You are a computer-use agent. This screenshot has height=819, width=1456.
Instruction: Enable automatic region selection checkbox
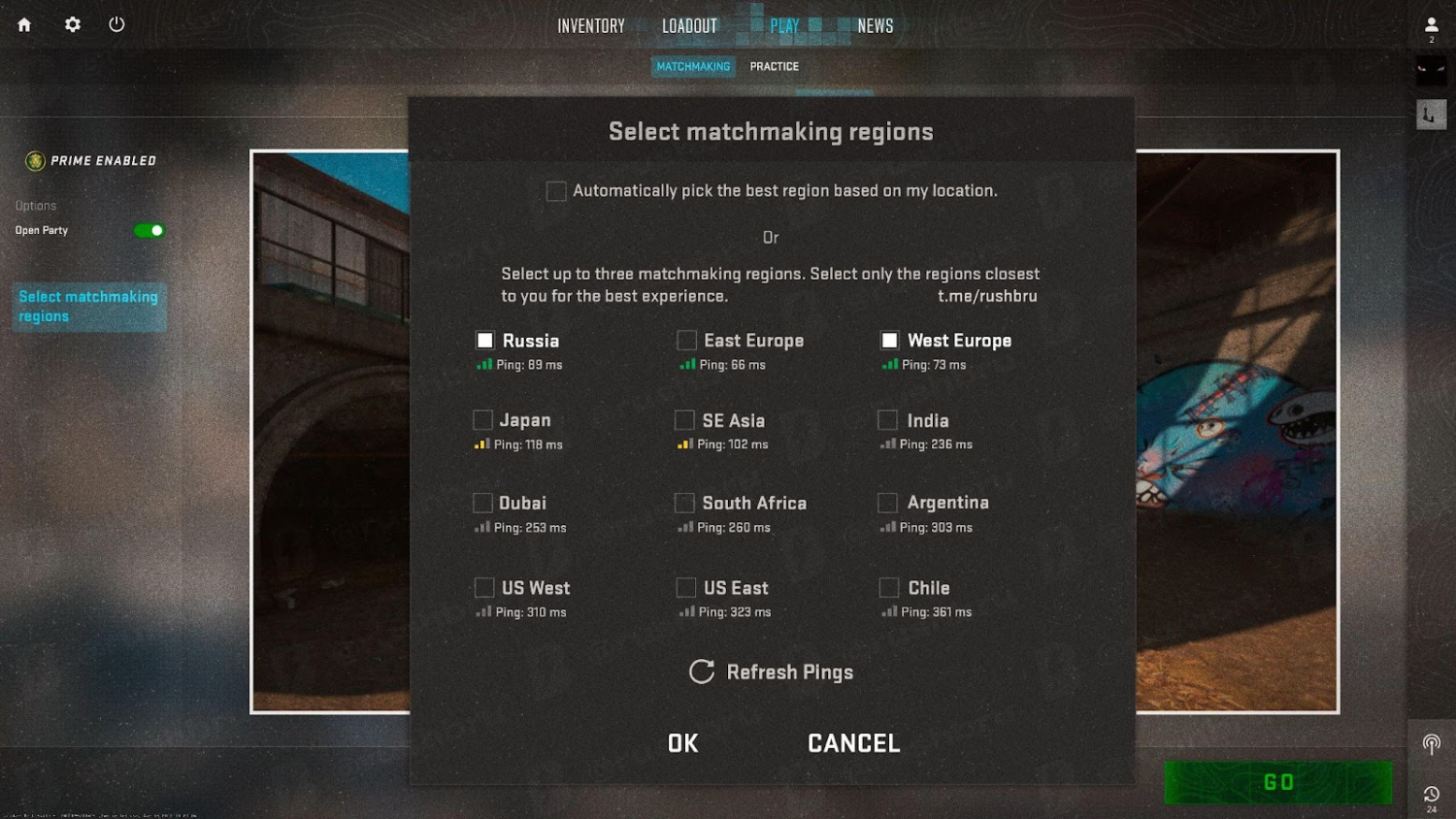pyautogui.click(x=556, y=190)
